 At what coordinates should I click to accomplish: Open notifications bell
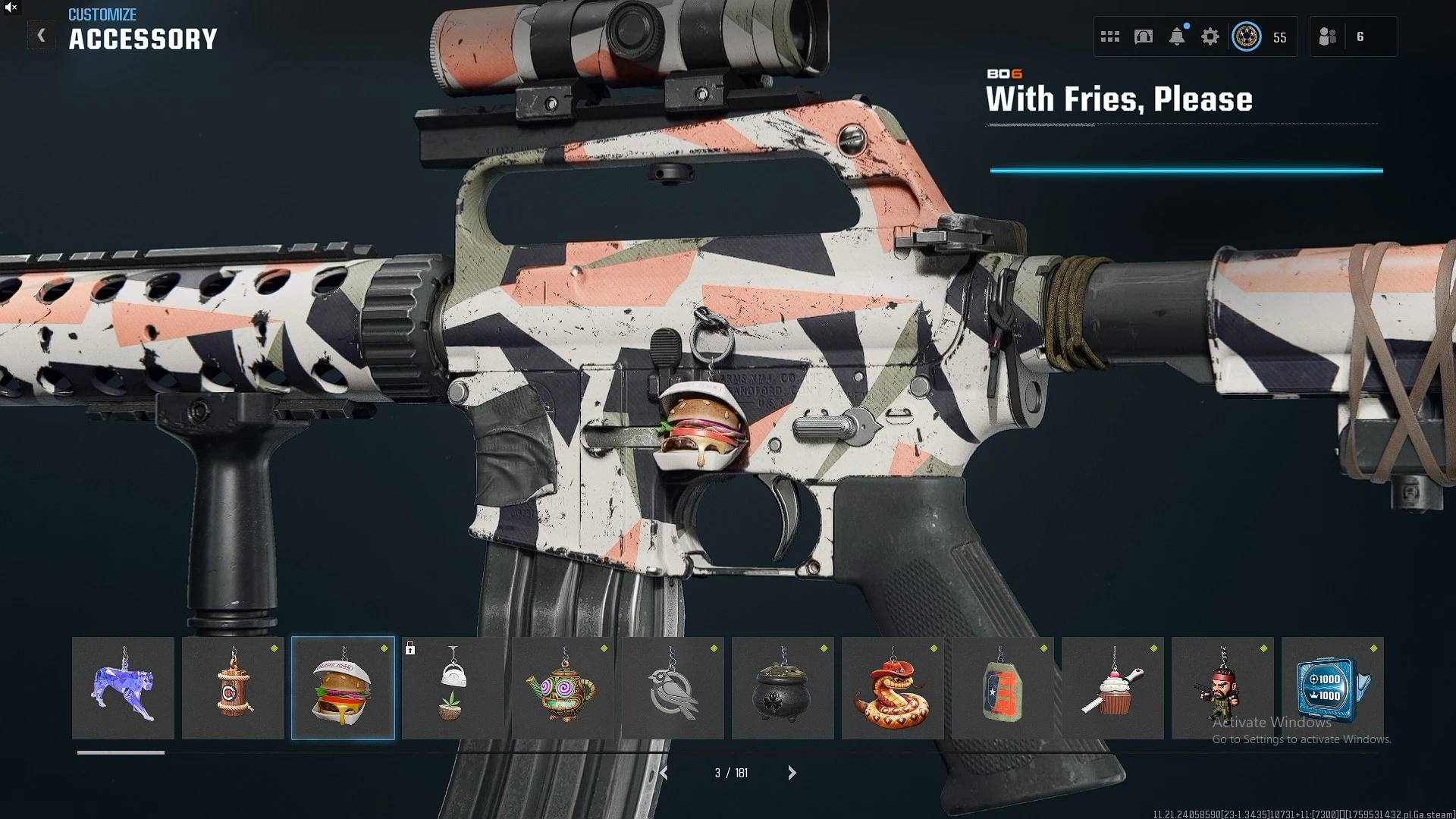point(1177,36)
